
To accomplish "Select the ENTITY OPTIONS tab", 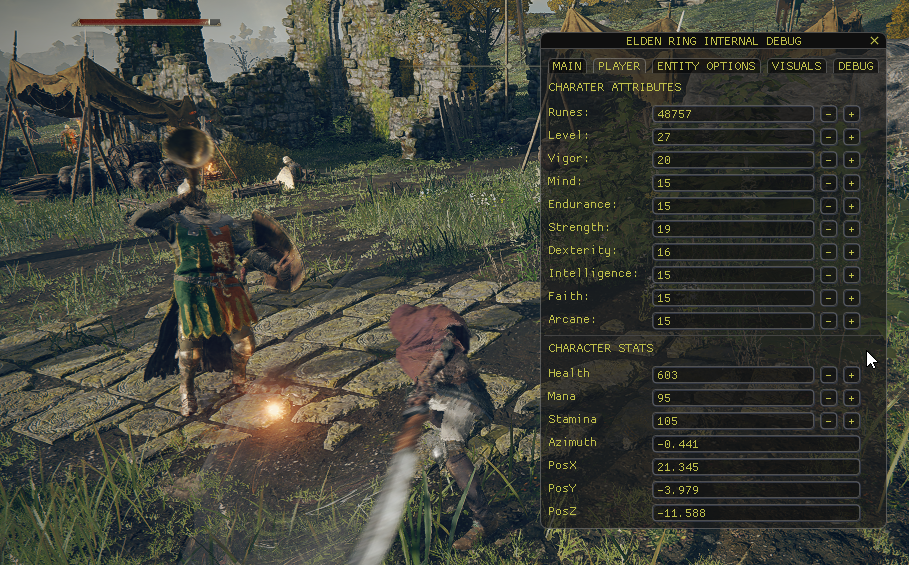I will tap(706, 66).
